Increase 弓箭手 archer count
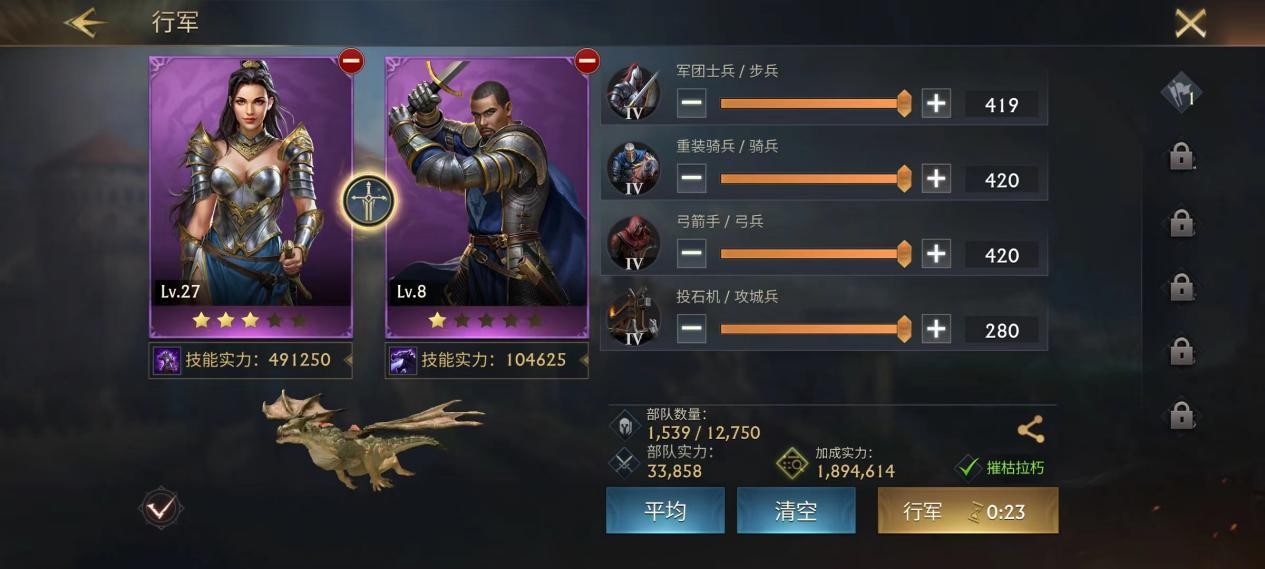The image size is (1265, 569). coord(936,254)
